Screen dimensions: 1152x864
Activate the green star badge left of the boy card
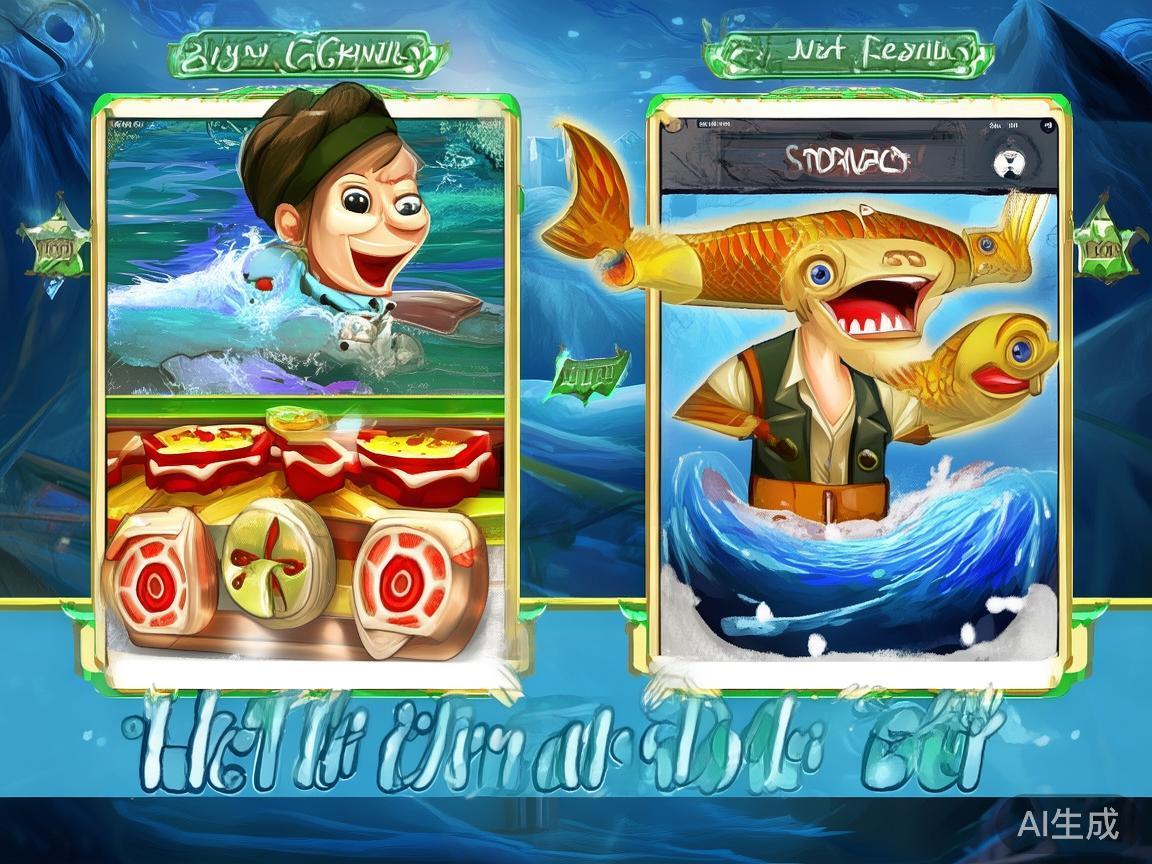pyautogui.click(x=53, y=246)
